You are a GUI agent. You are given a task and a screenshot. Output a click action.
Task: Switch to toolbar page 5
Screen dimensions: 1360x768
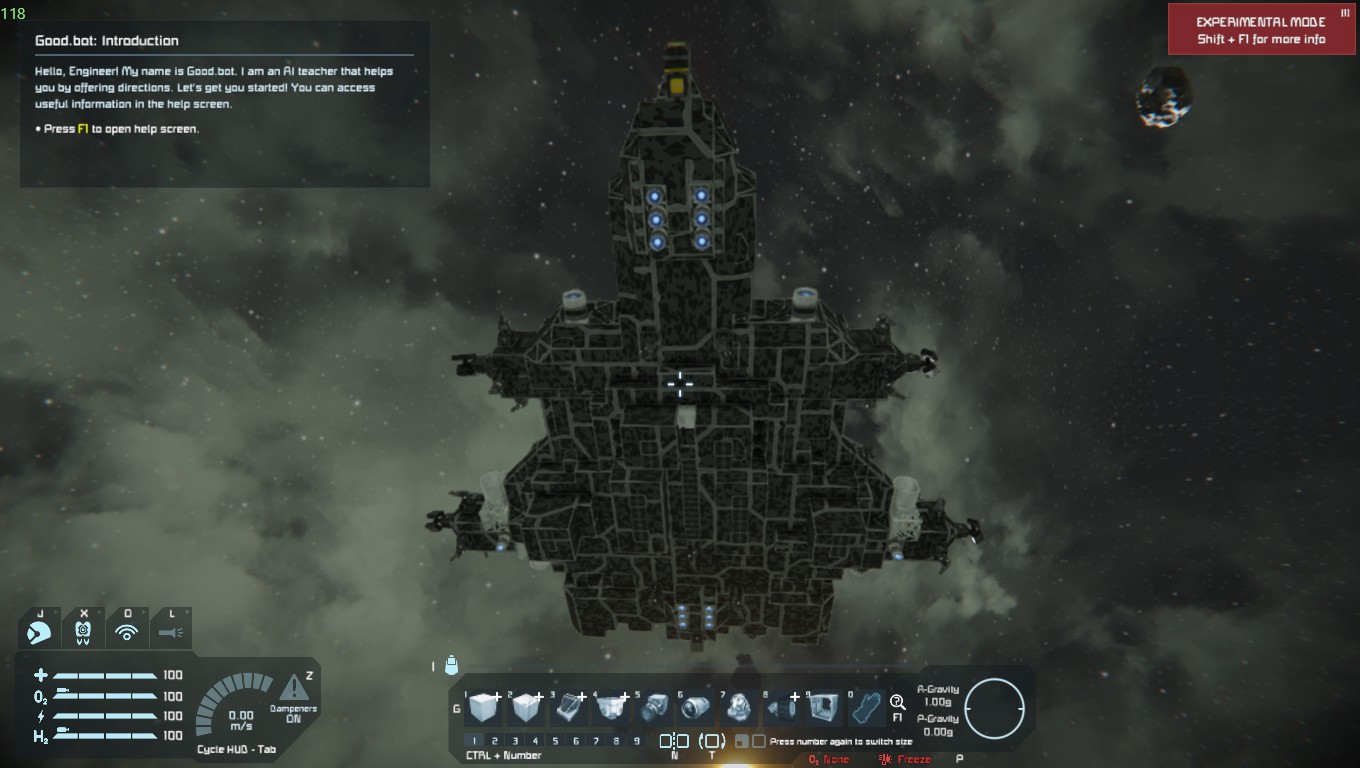coord(556,741)
